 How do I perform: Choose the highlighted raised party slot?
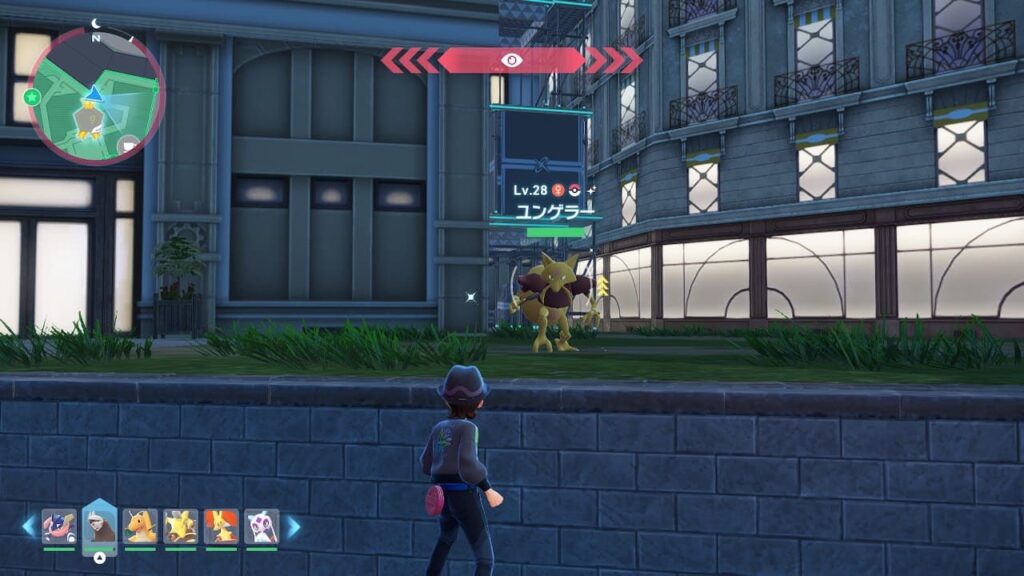point(99,526)
